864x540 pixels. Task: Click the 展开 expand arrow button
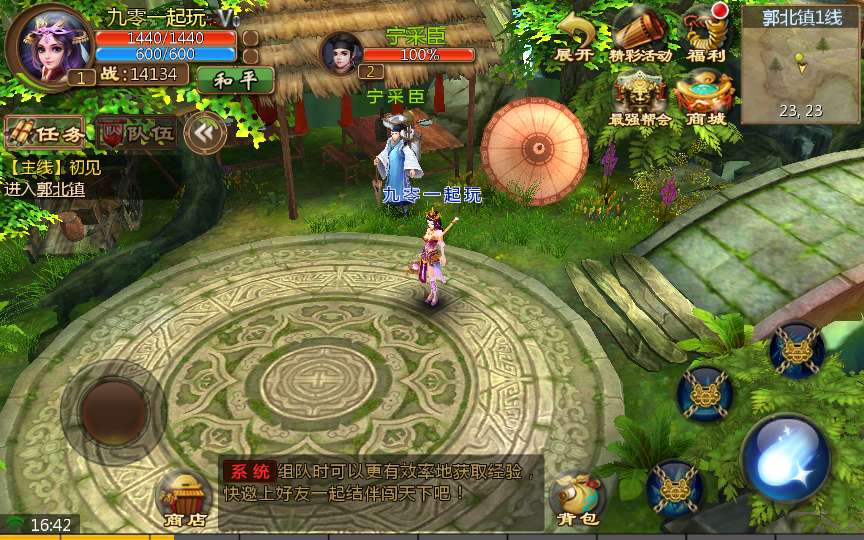coord(575,37)
